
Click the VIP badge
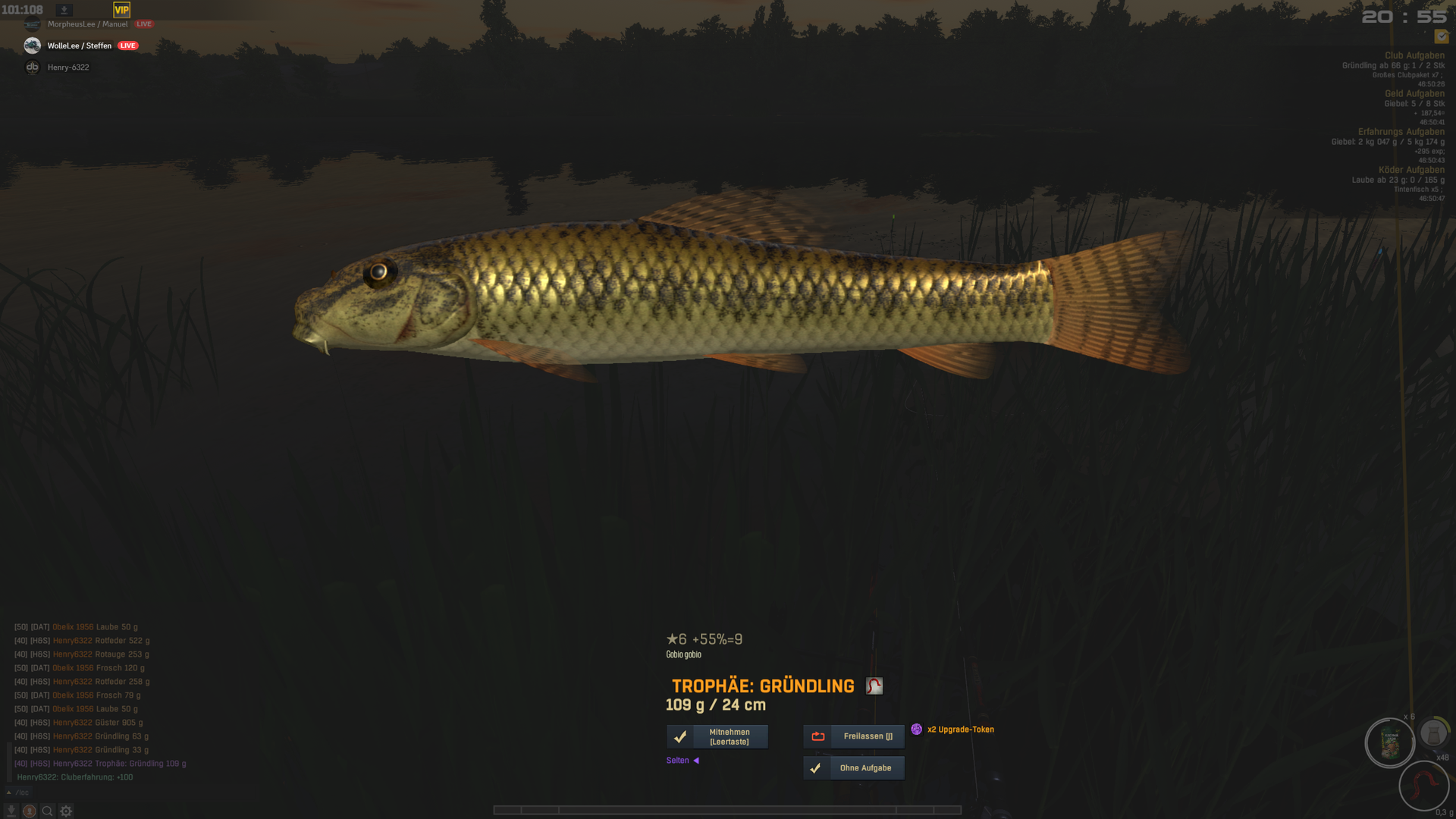click(x=121, y=10)
